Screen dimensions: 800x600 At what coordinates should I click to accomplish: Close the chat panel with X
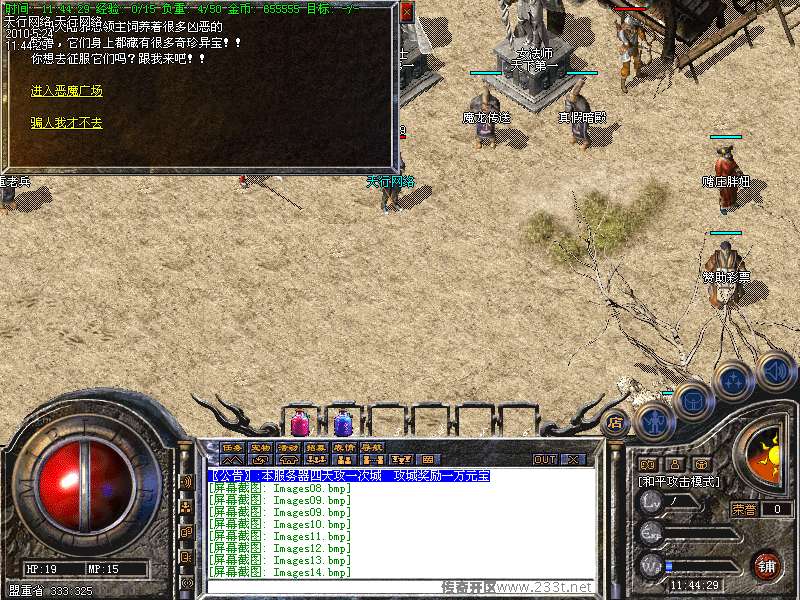coord(573,460)
